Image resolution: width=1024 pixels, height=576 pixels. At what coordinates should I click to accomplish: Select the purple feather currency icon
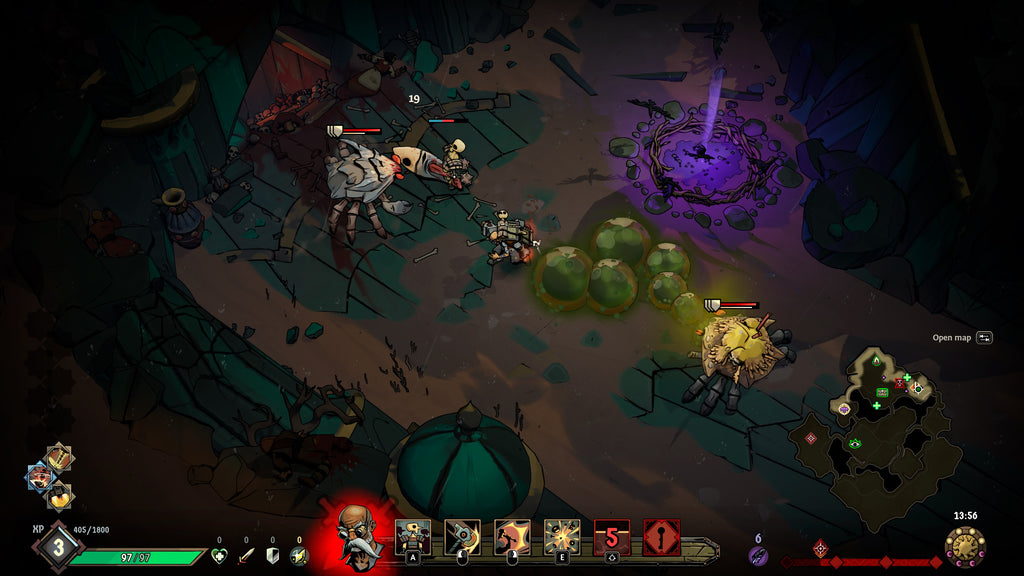(758, 555)
